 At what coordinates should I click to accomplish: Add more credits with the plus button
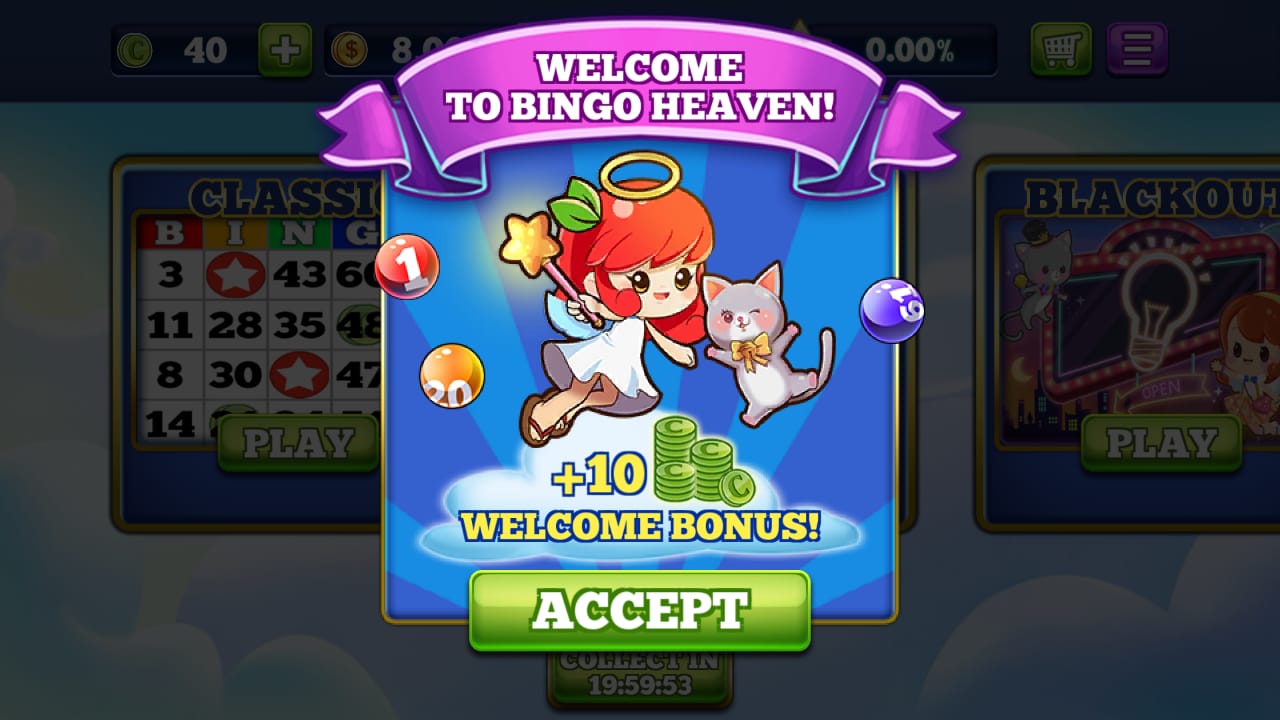[285, 49]
